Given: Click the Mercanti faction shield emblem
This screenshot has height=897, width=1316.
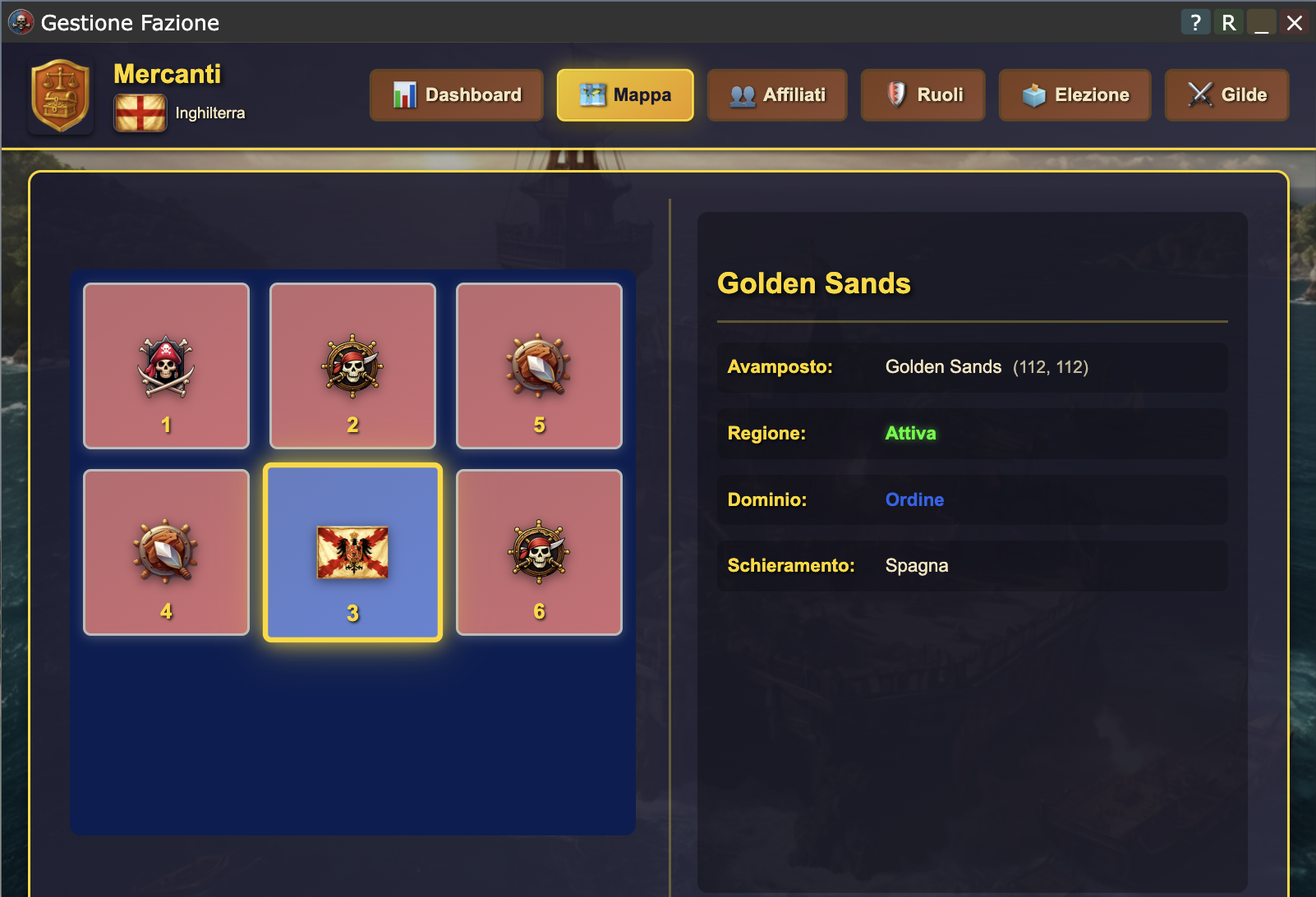Looking at the screenshot, I should click(60, 95).
